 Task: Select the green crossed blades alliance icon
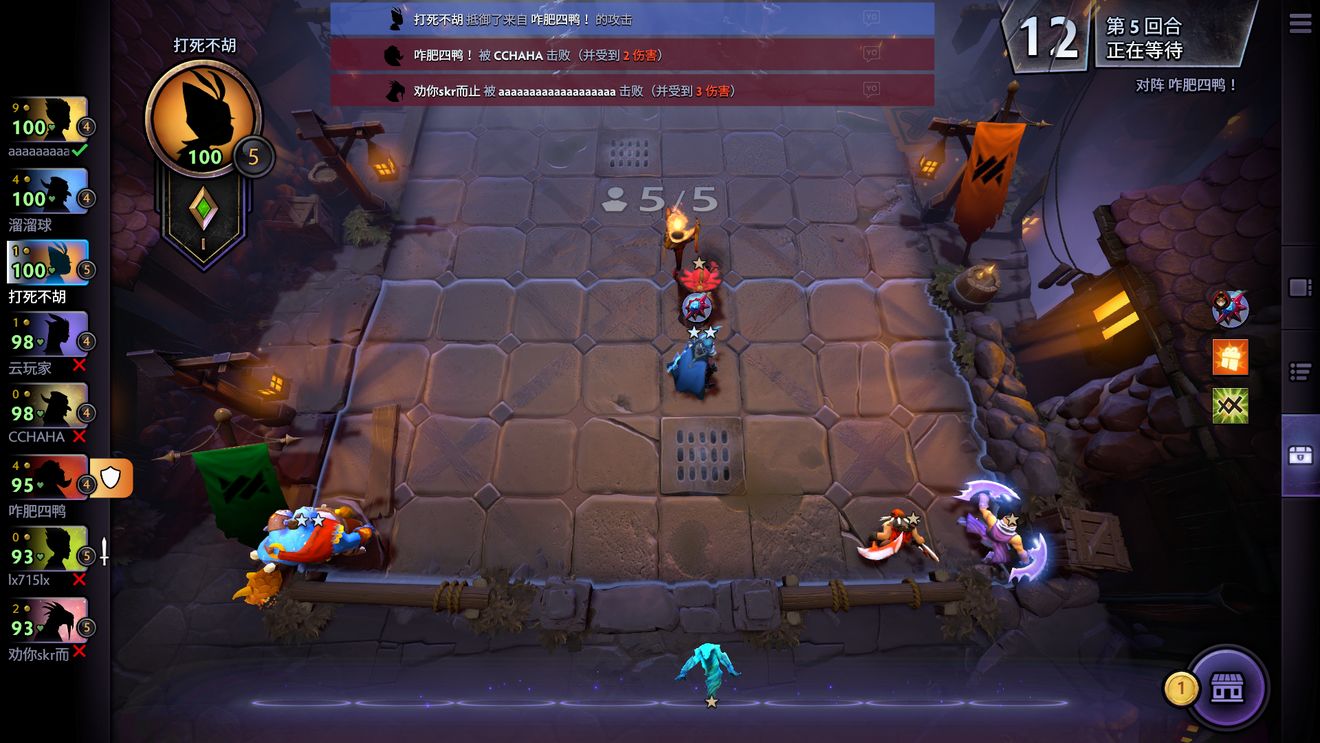click(x=1230, y=406)
